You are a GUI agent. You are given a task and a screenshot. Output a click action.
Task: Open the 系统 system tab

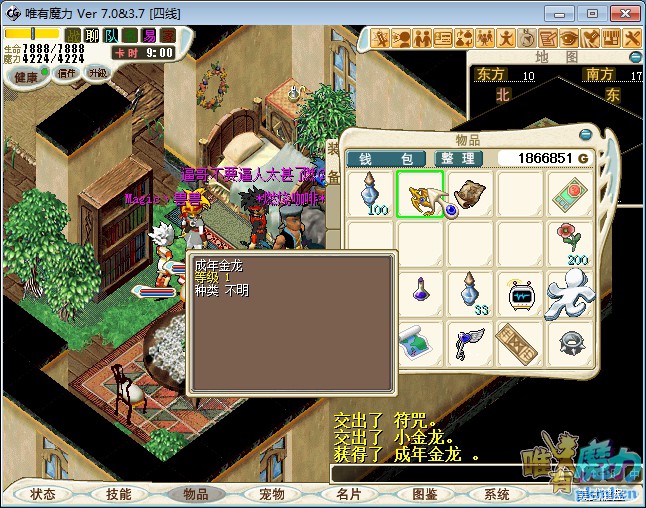497,494
